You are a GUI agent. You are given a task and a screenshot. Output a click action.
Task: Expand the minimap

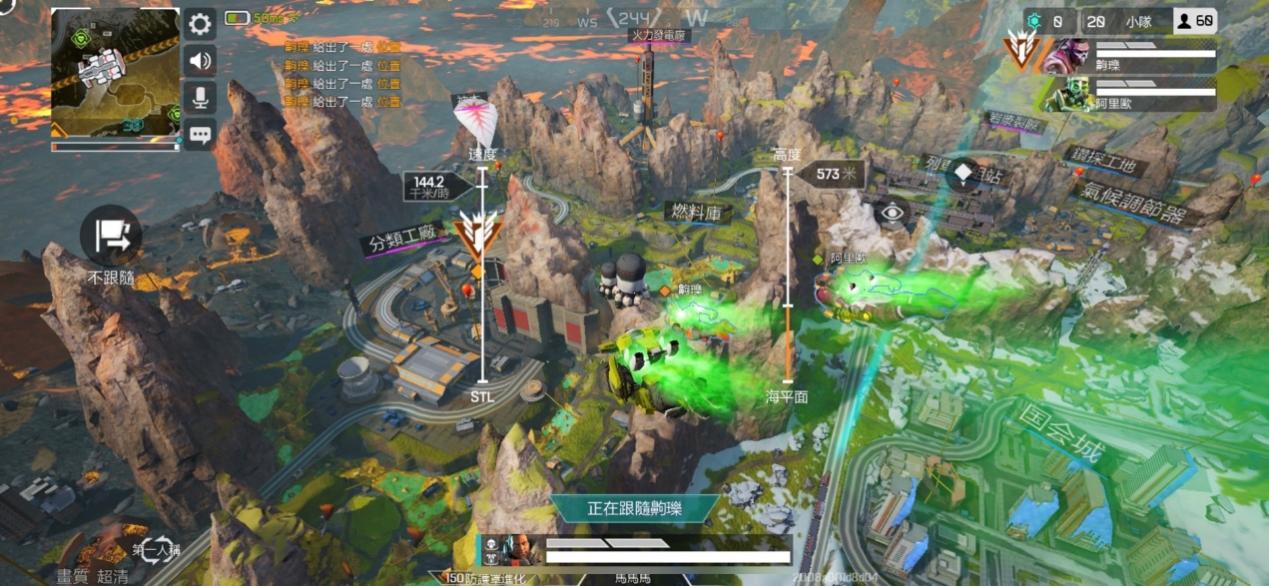coord(116,72)
